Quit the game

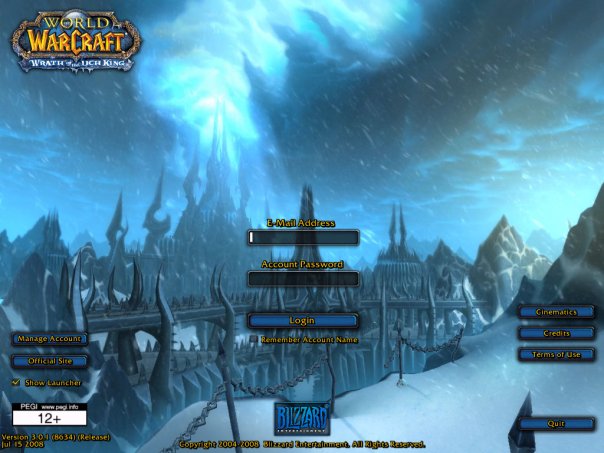point(556,423)
